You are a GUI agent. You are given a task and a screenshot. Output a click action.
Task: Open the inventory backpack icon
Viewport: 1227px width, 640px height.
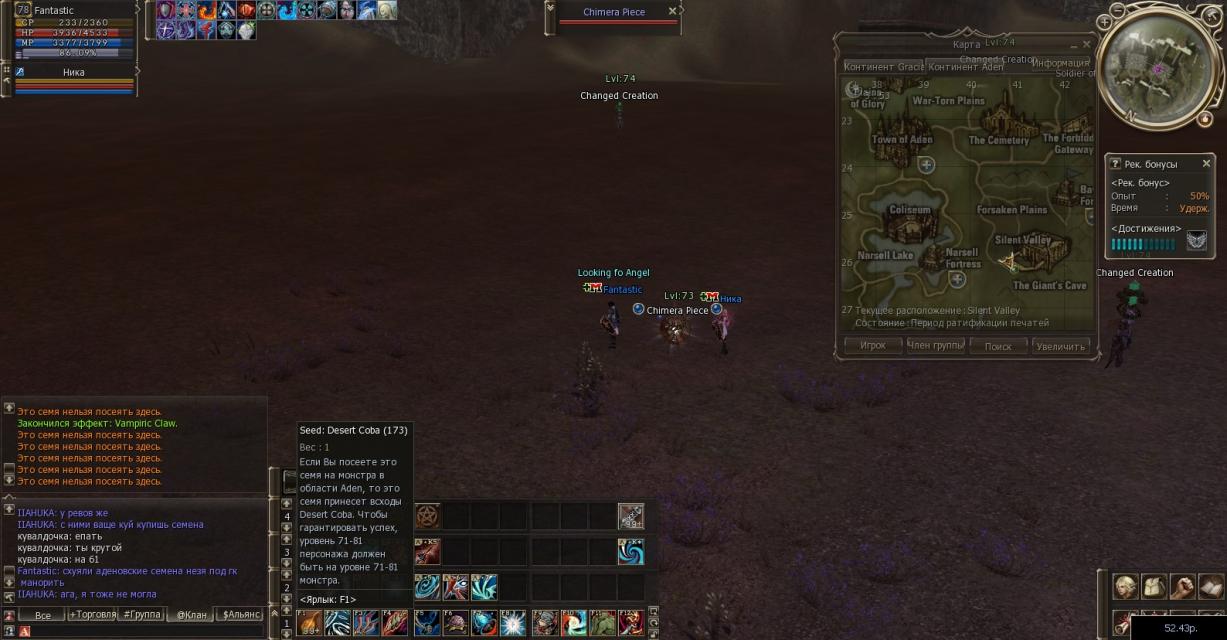1154,586
